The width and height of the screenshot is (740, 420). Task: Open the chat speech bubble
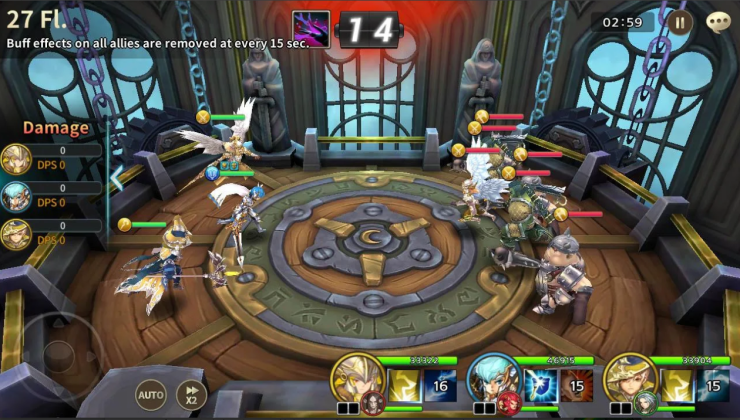coord(718,21)
